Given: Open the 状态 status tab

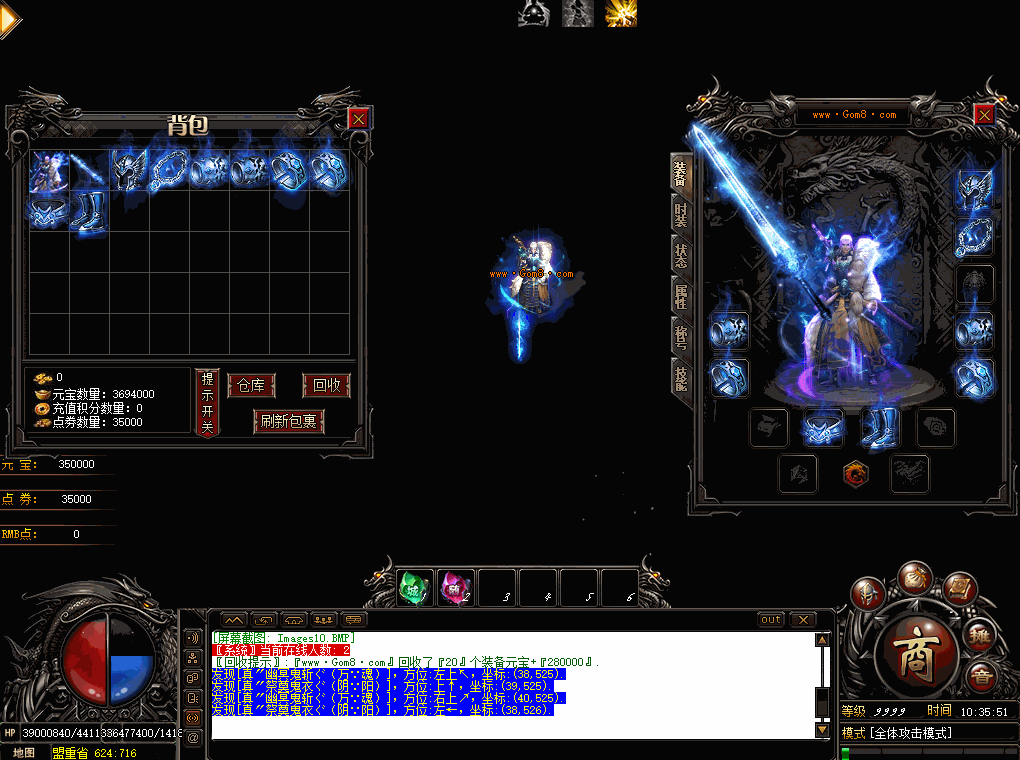Looking at the screenshot, I should [x=681, y=254].
